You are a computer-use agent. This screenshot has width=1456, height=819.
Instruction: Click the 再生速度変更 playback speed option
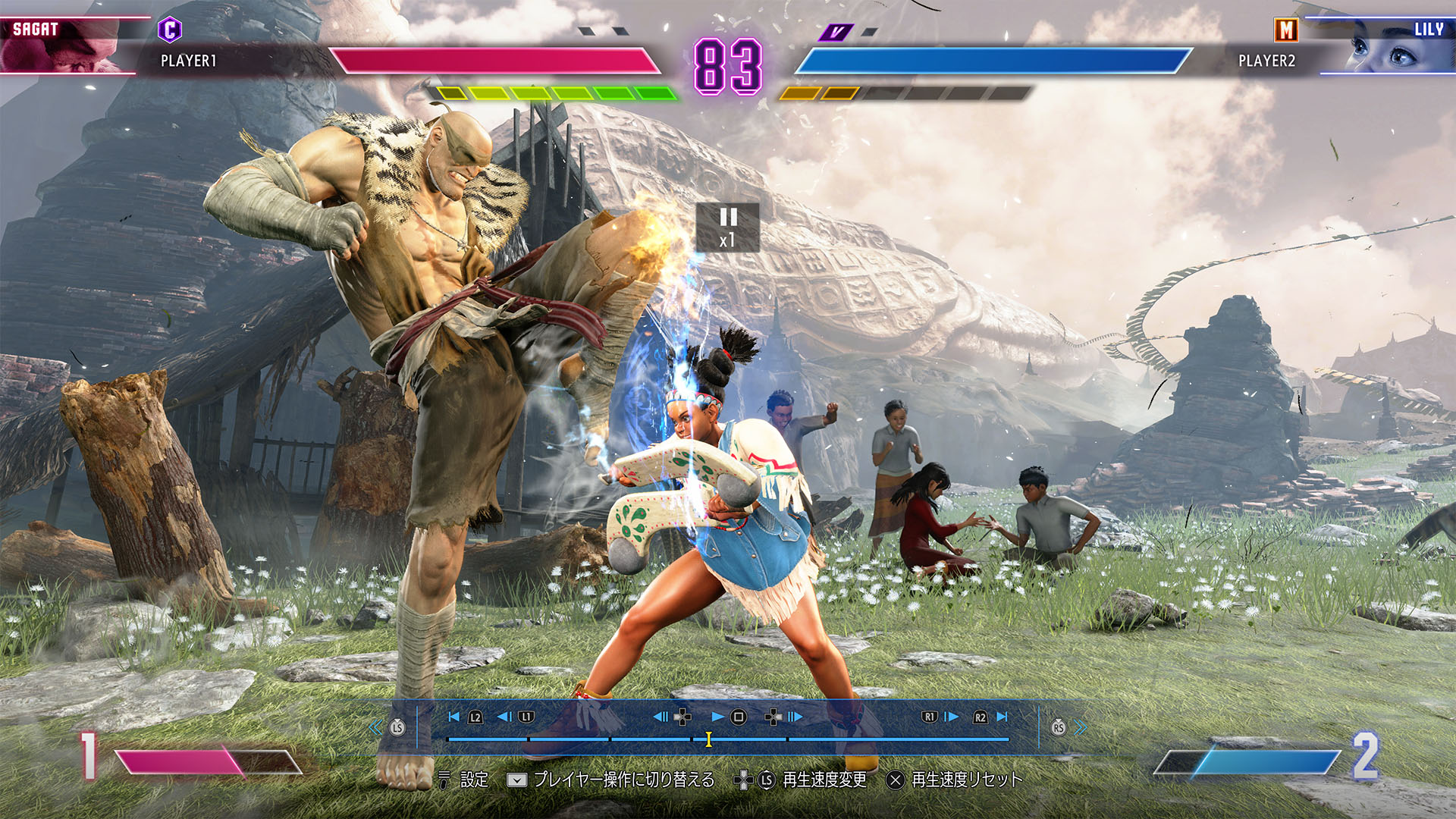tap(824, 780)
